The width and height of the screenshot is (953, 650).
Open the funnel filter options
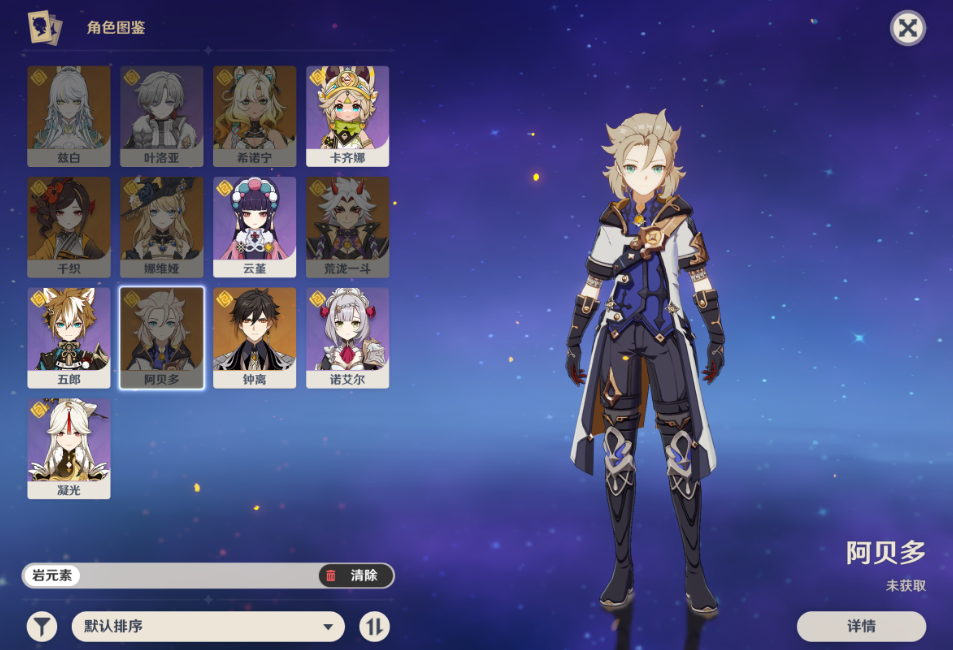click(41, 627)
